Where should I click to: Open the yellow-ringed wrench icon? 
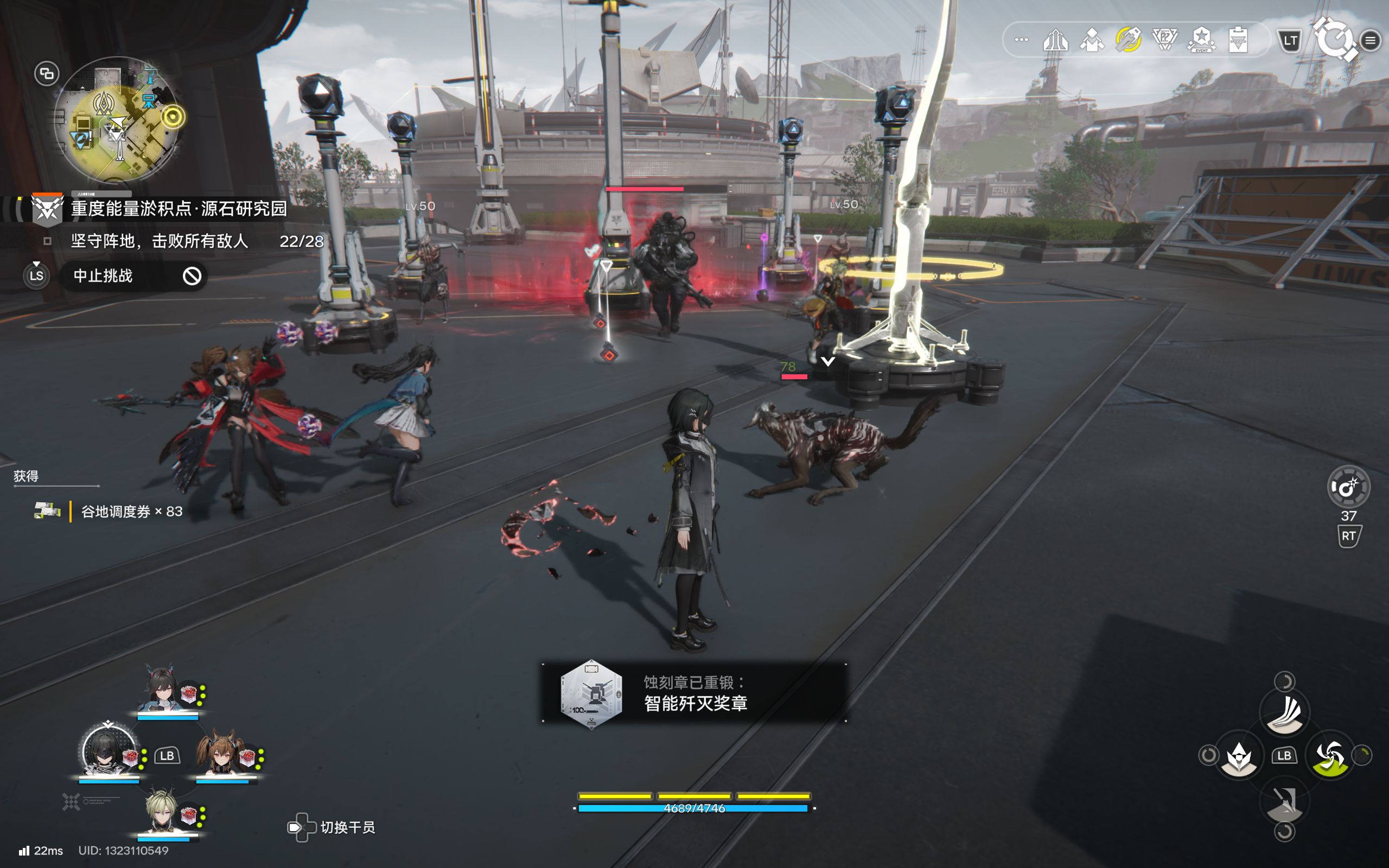[1128, 40]
